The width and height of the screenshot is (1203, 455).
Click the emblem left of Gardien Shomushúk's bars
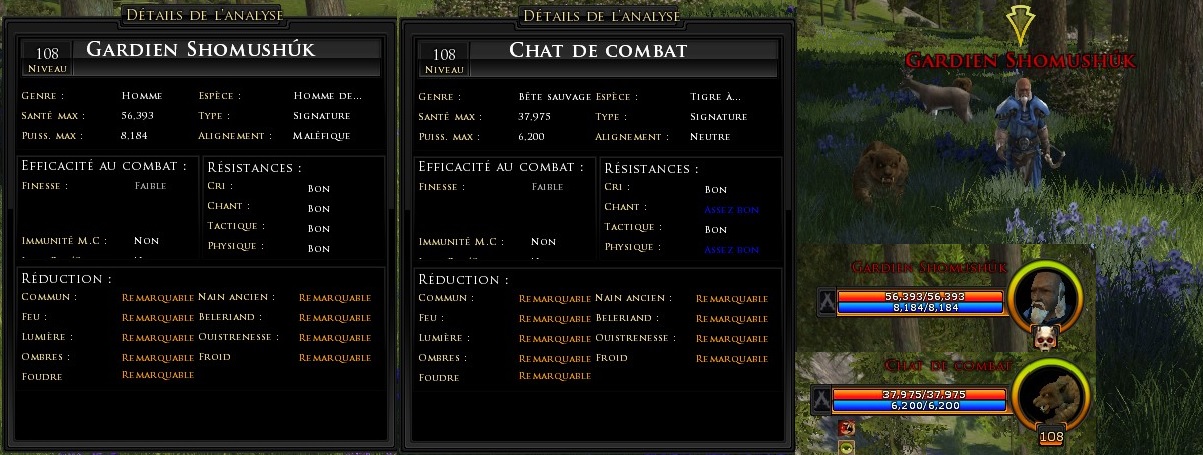826,302
